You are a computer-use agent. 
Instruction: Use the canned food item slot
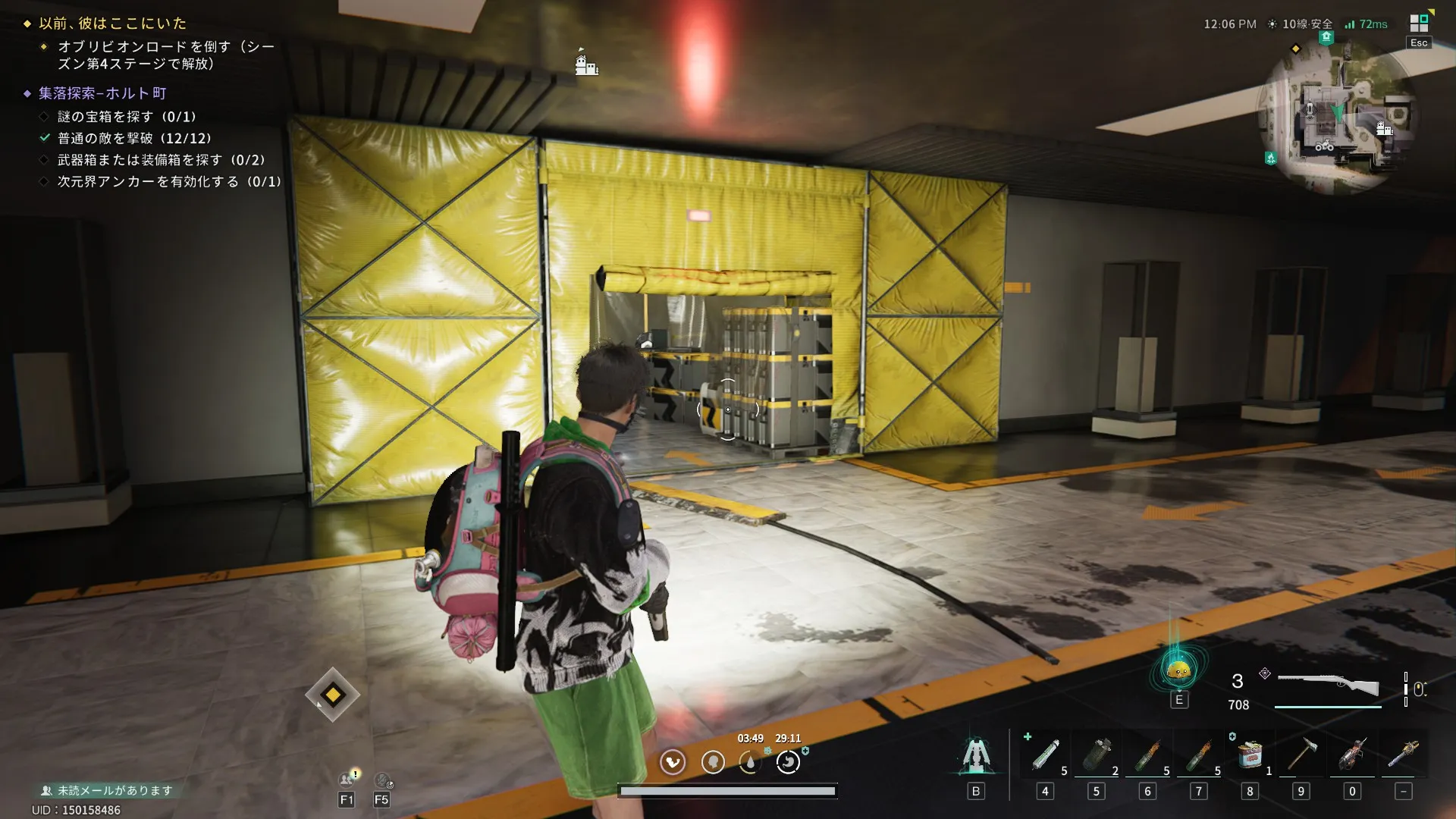click(1250, 755)
